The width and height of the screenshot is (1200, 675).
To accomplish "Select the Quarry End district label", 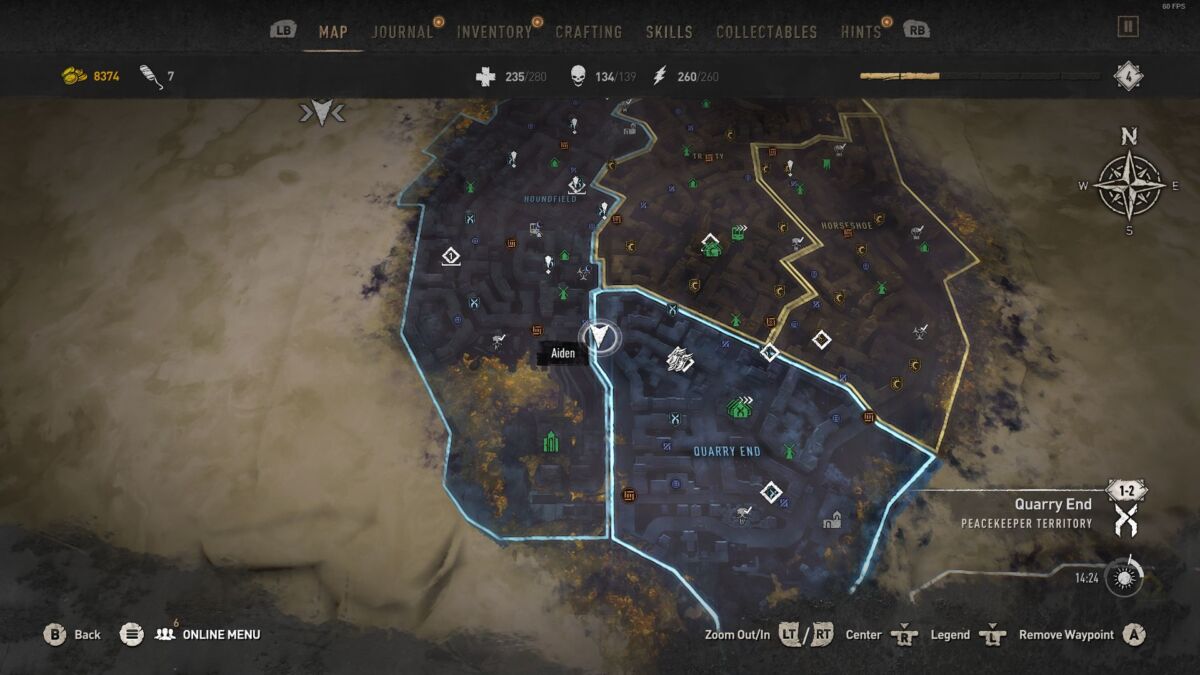I will [x=727, y=452].
